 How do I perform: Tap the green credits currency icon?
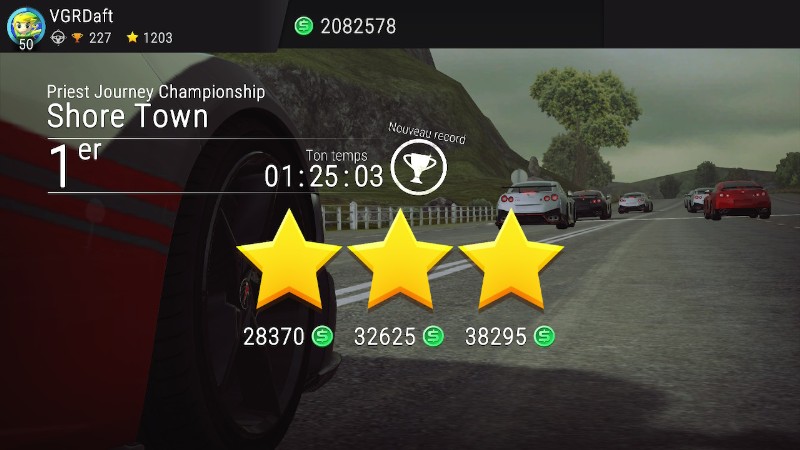(x=304, y=26)
